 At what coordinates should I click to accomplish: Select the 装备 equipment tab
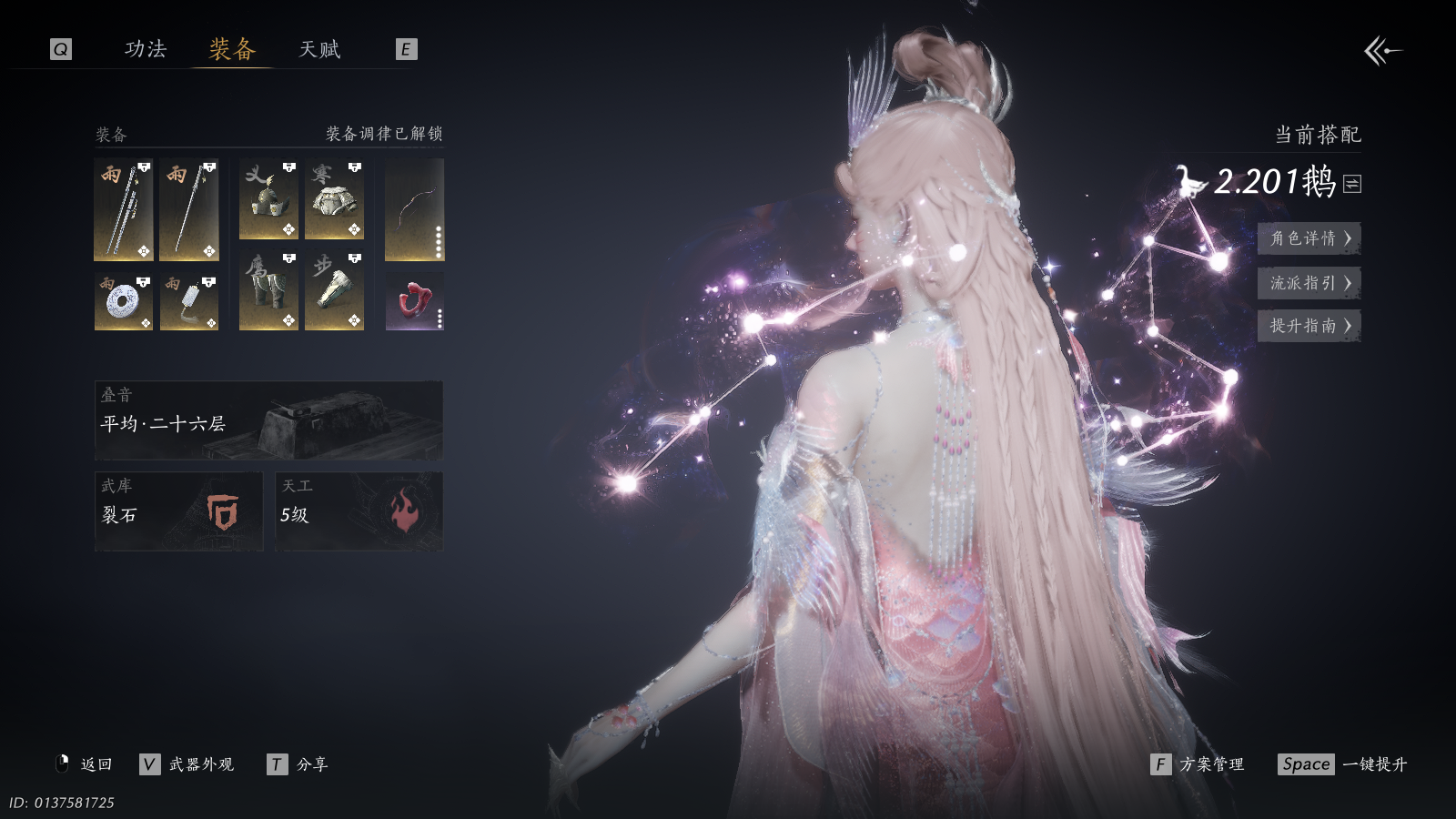[232, 49]
